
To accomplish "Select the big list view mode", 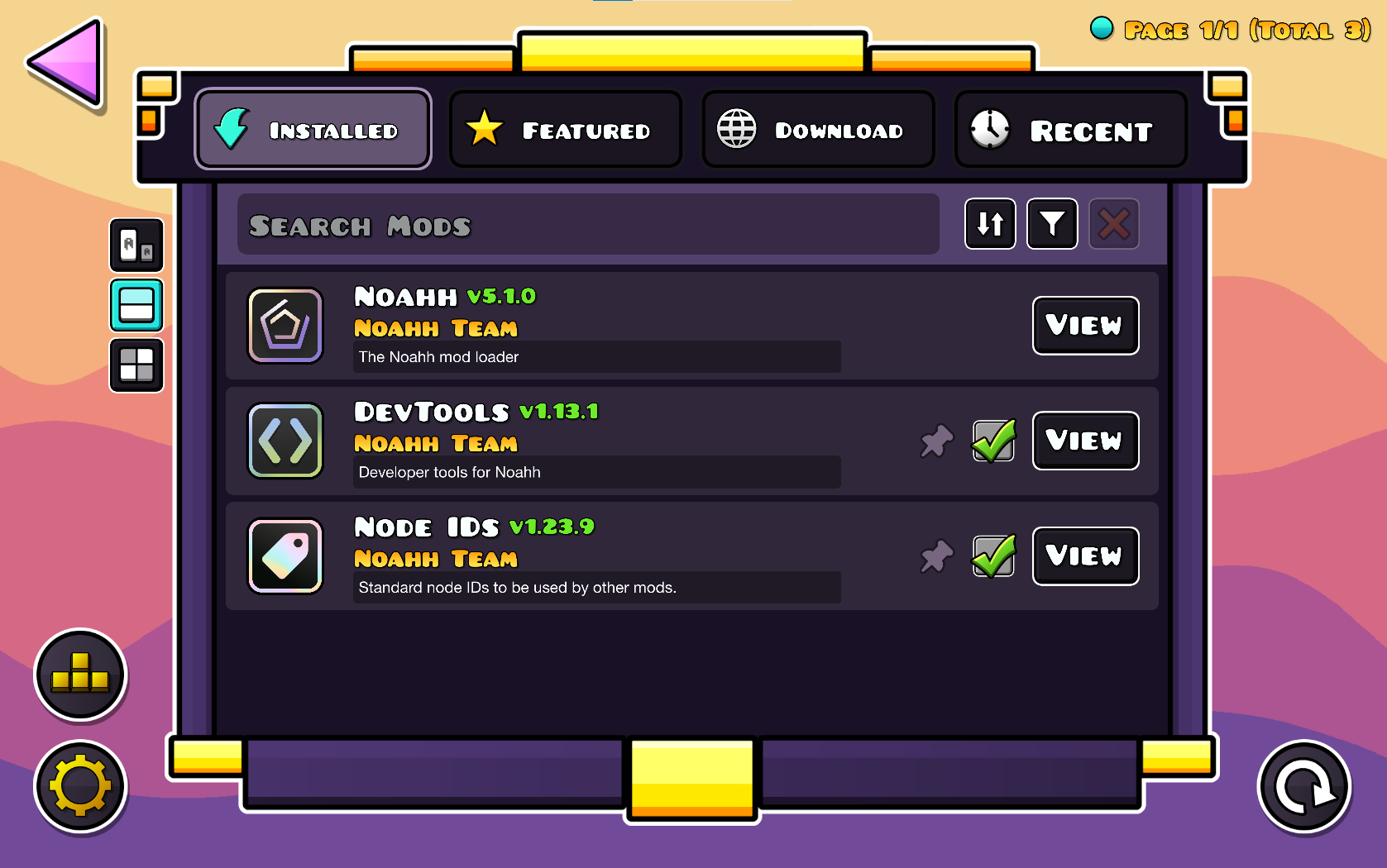I will point(136,246).
